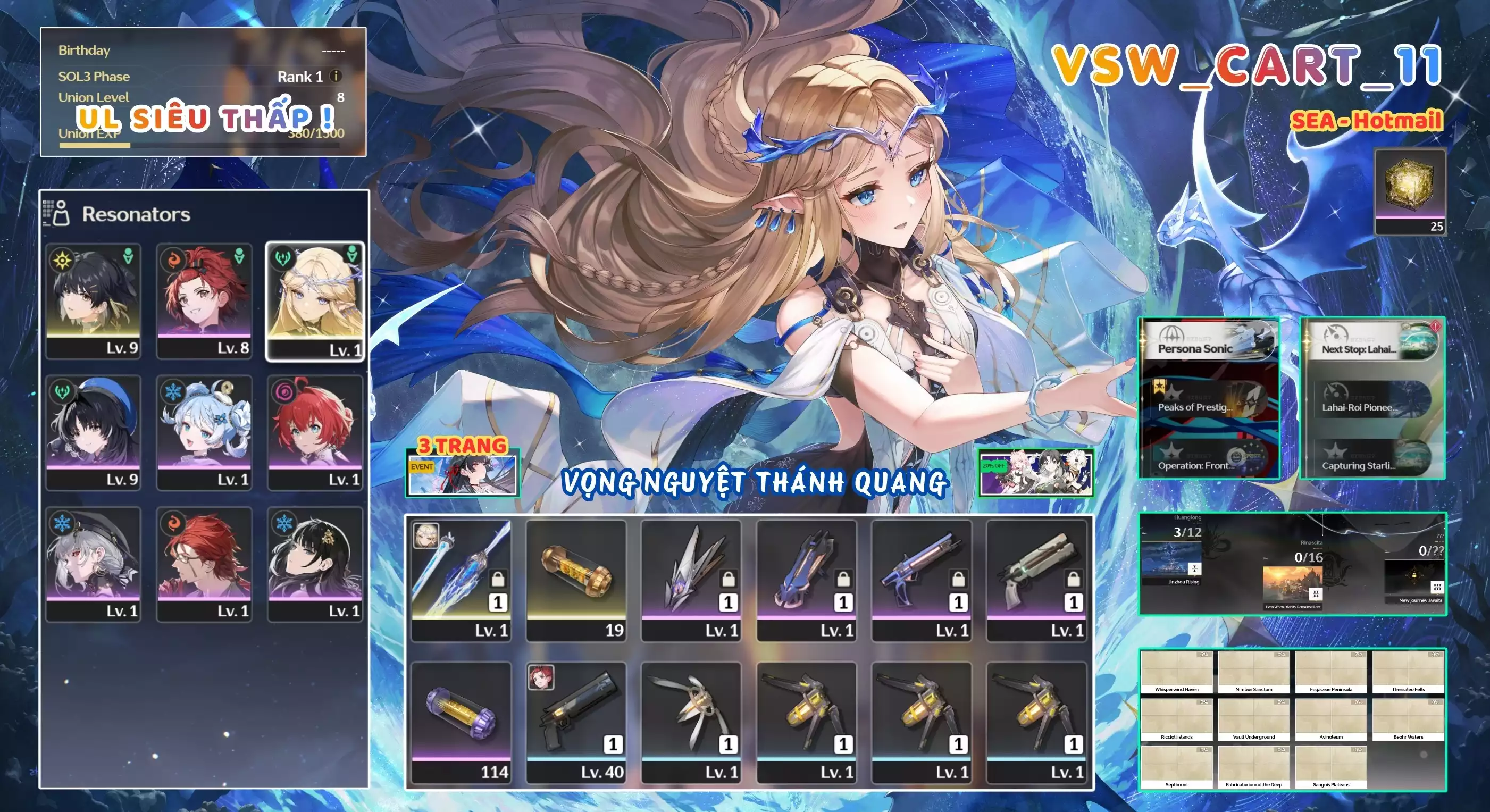The image size is (1490, 812).
Task: Toggle the lock on the Lv.1 blue sword
Action: 497,580
